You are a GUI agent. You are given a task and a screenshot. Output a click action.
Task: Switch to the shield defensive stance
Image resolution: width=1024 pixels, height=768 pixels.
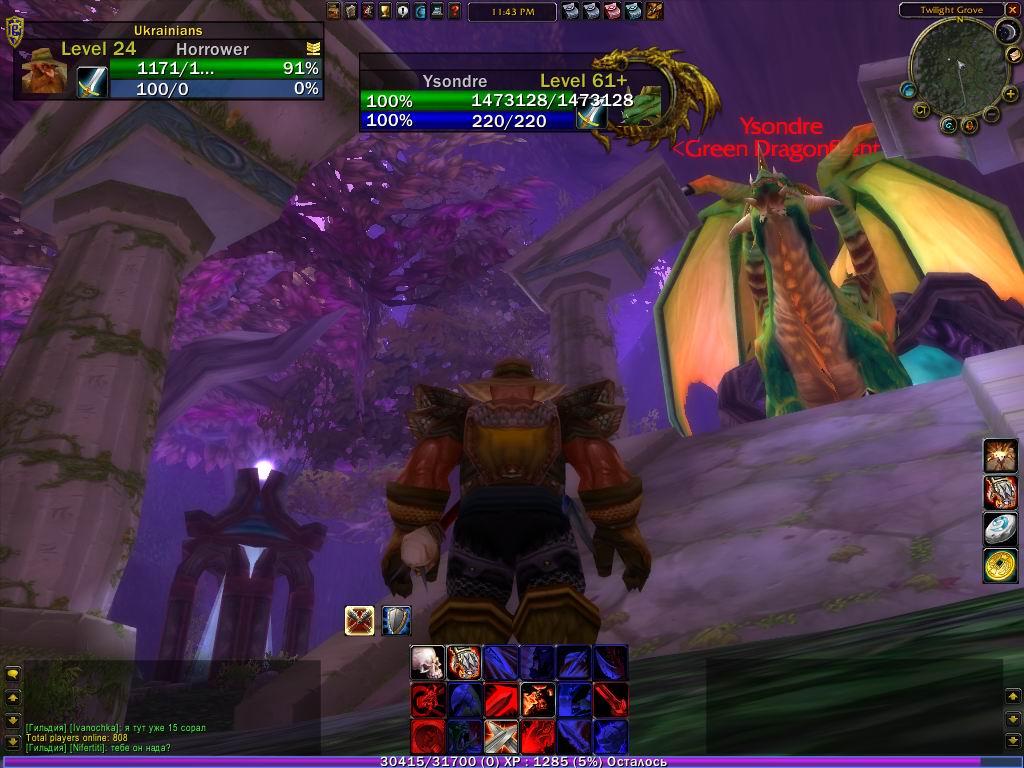point(396,621)
